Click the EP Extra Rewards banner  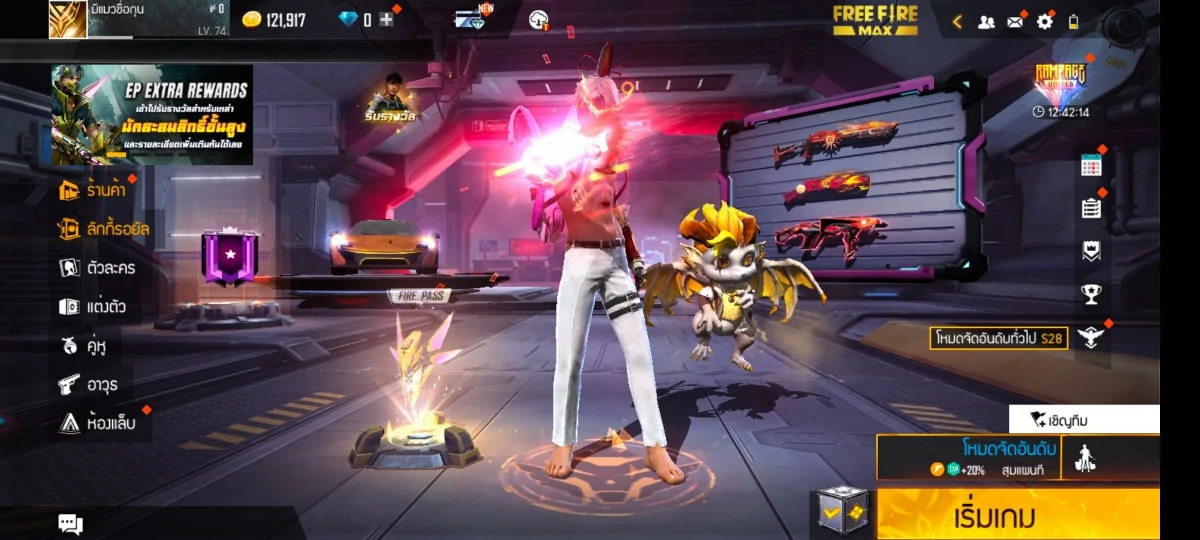pos(152,115)
